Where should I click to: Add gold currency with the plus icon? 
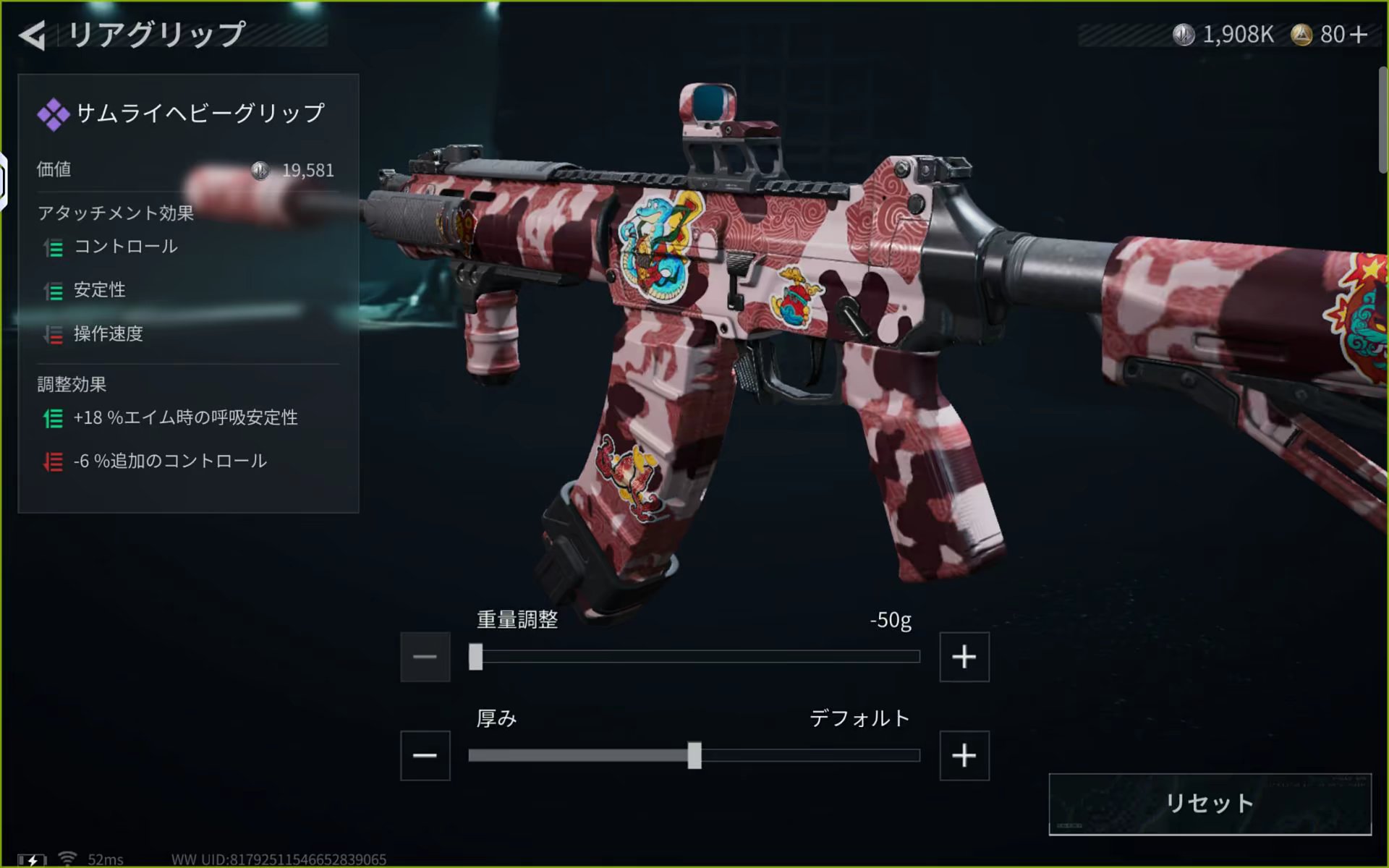pyautogui.click(x=1359, y=35)
